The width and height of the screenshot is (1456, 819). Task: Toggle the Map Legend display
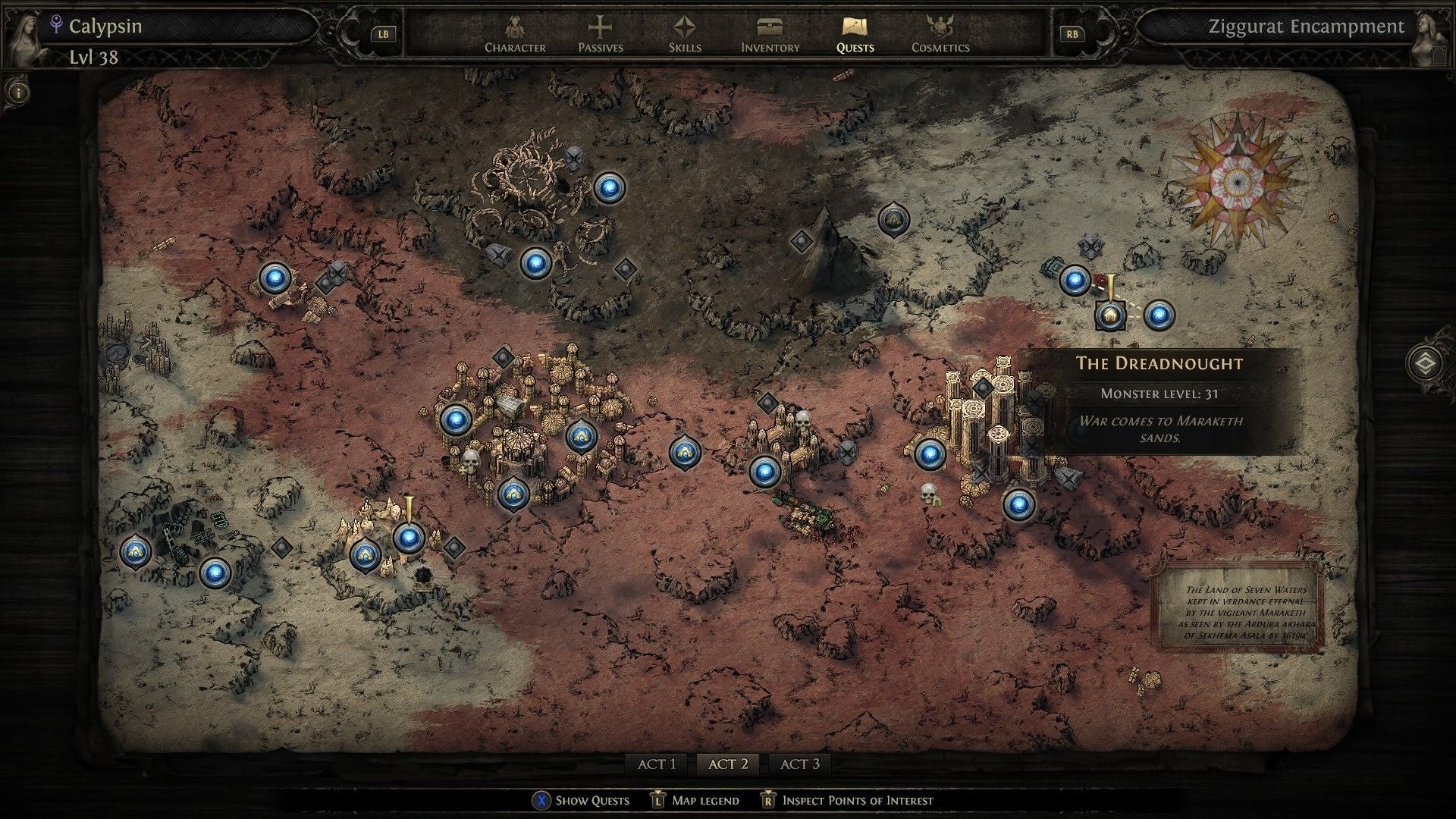pos(657,800)
